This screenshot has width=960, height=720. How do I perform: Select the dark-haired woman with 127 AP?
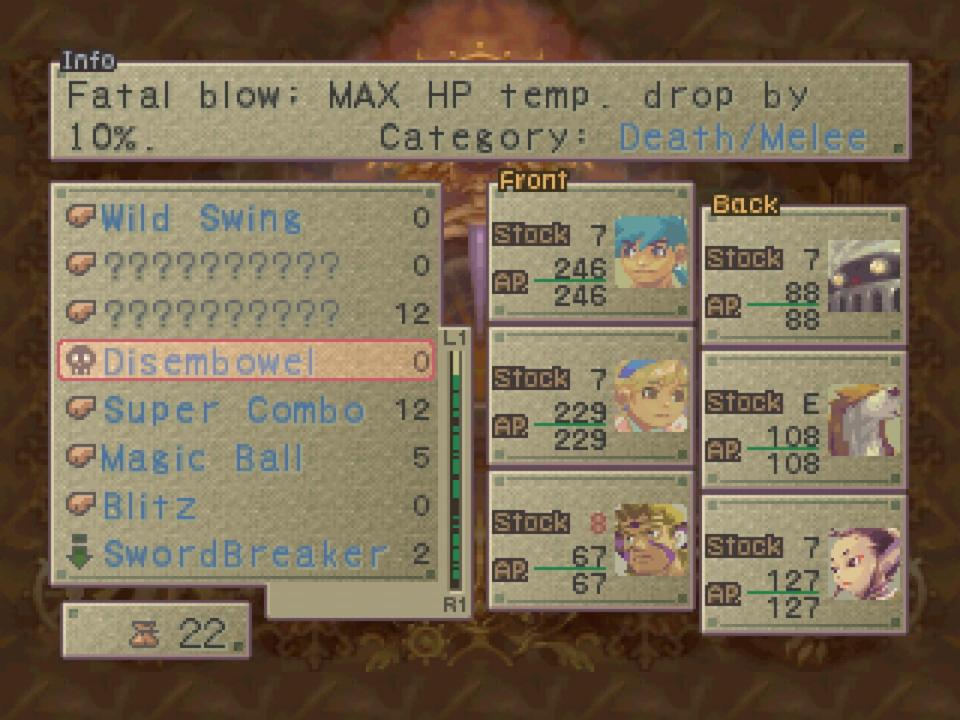click(x=804, y=565)
